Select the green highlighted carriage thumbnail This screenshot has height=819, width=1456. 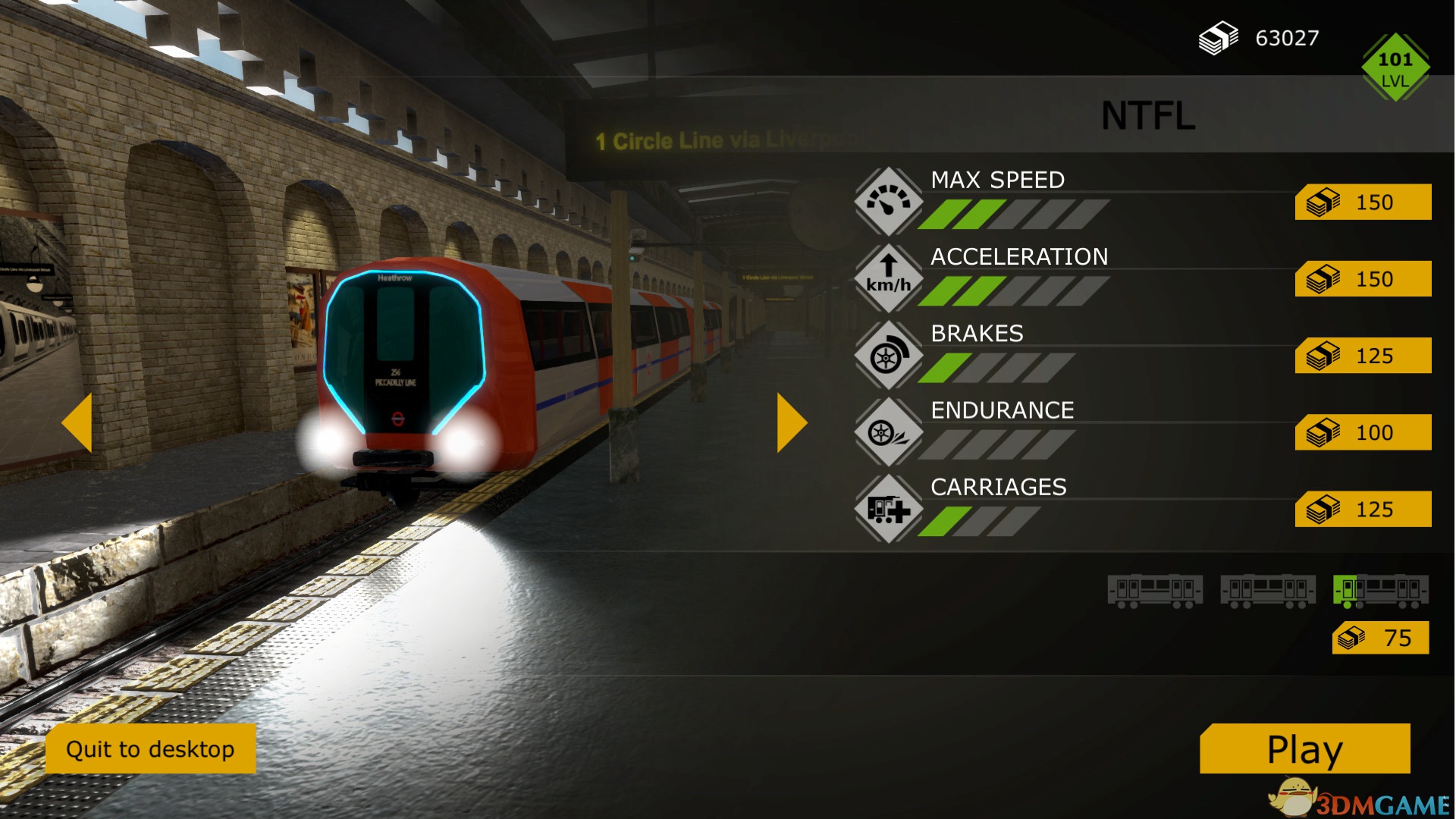(1380, 591)
